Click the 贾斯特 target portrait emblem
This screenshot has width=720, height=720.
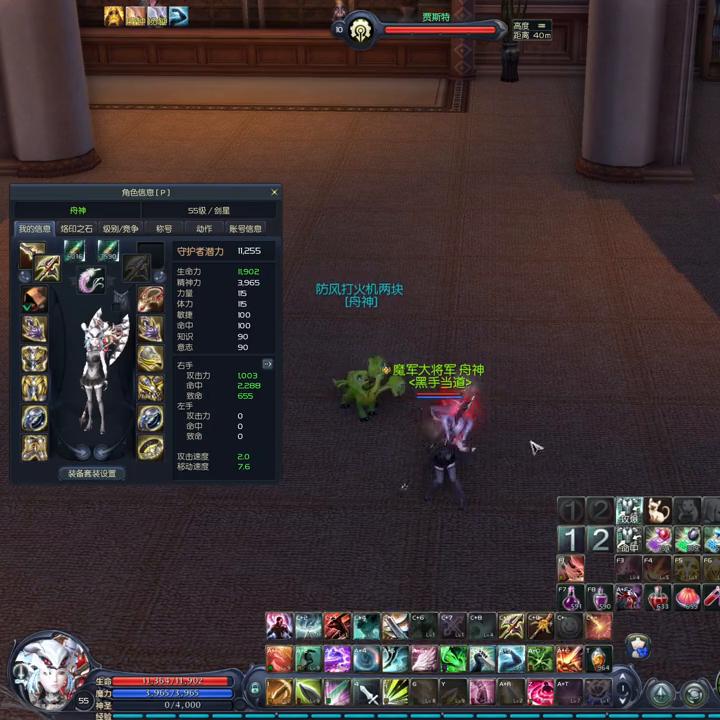(360, 31)
